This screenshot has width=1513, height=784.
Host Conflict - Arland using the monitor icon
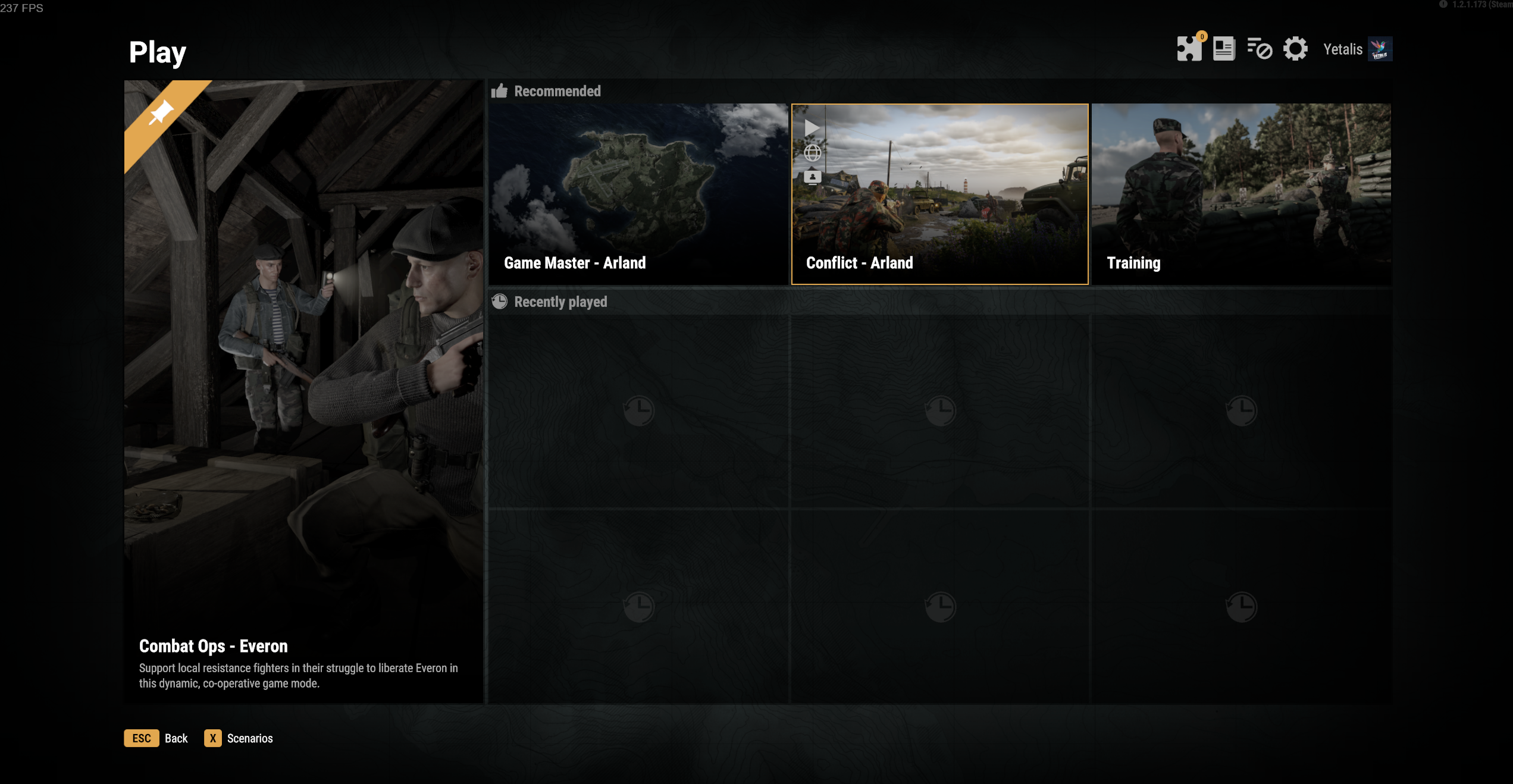click(x=812, y=177)
